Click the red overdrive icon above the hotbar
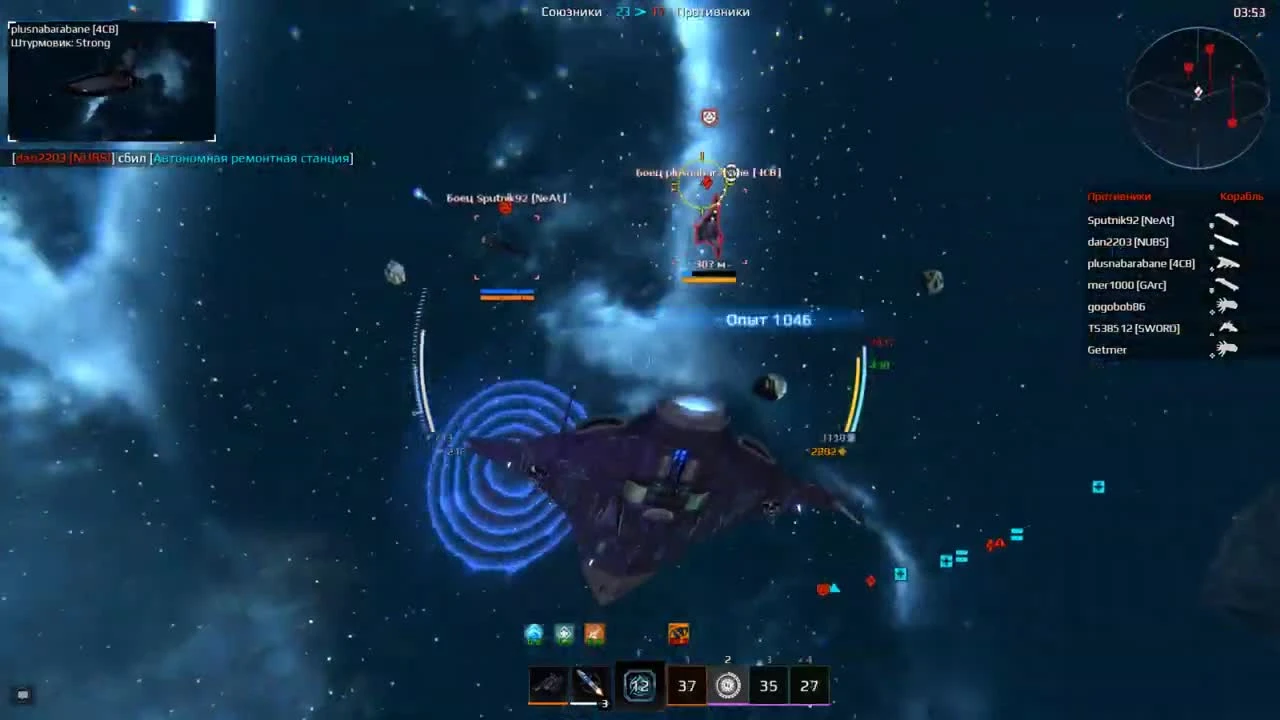This screenshot has width=1280, height=720. [x=678, y=633]
